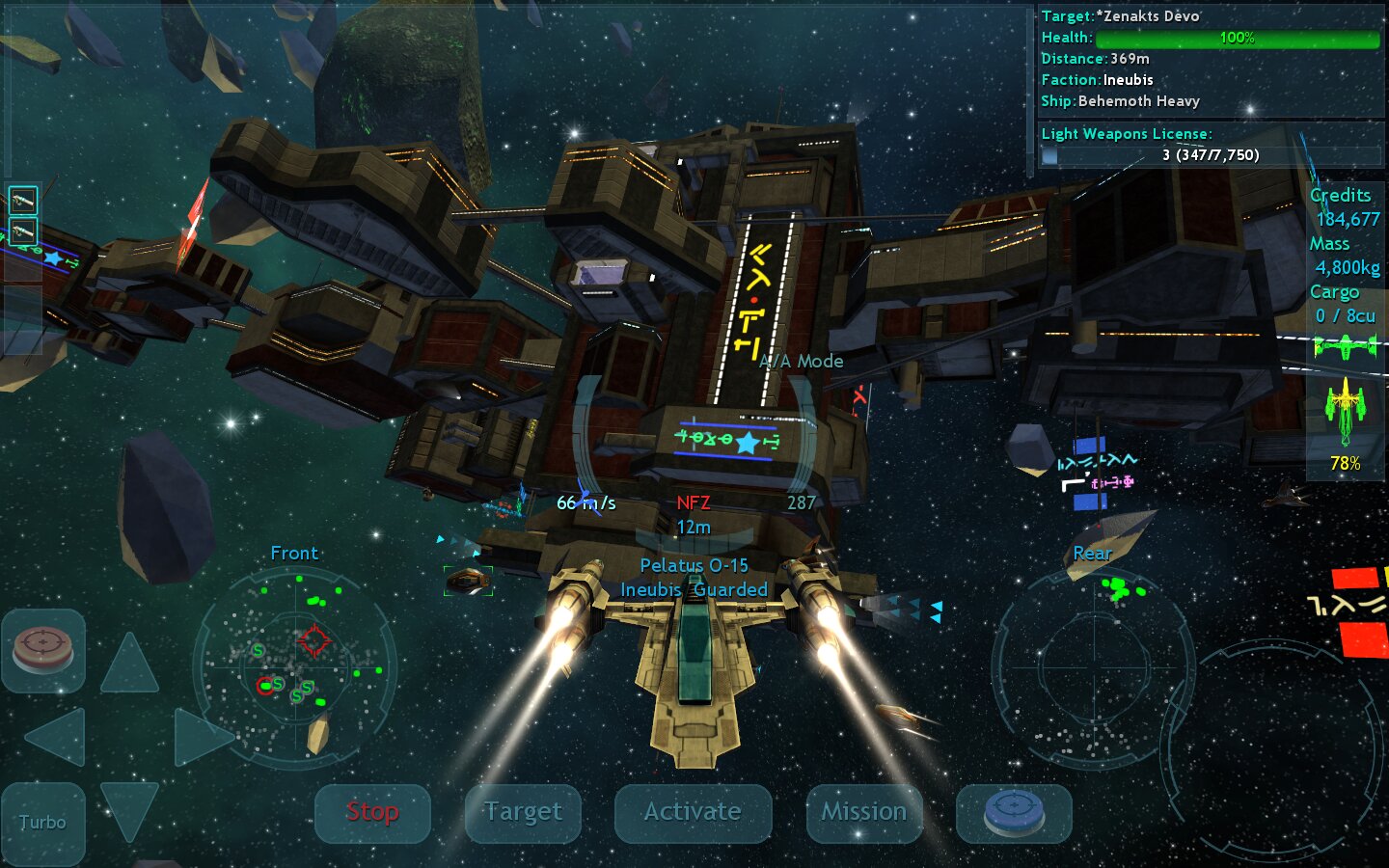
Task: Hit the Activate button
Action: click(693, 813)
